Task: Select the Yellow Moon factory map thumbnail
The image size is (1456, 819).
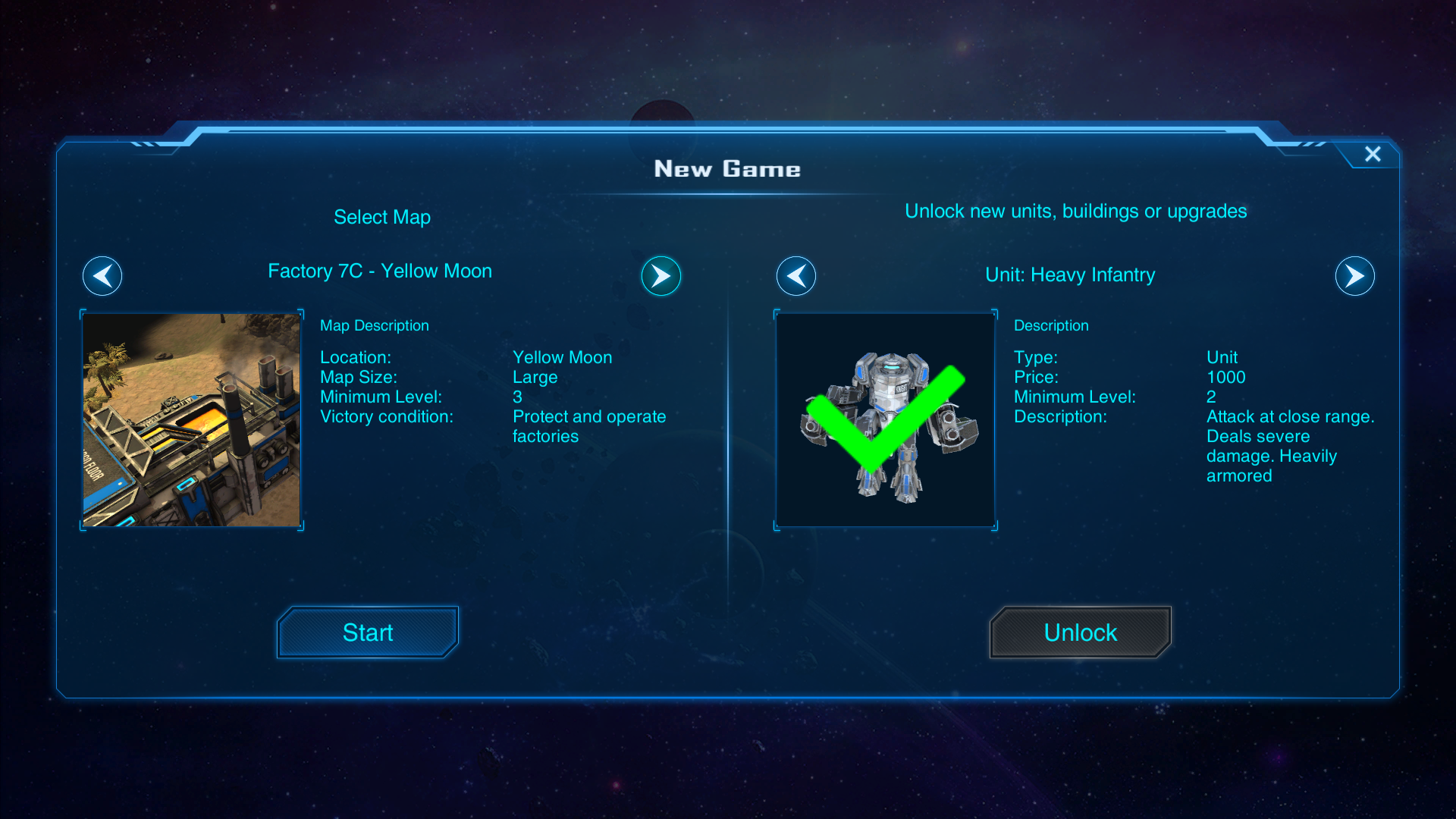Action: click(x=192, y=420)
